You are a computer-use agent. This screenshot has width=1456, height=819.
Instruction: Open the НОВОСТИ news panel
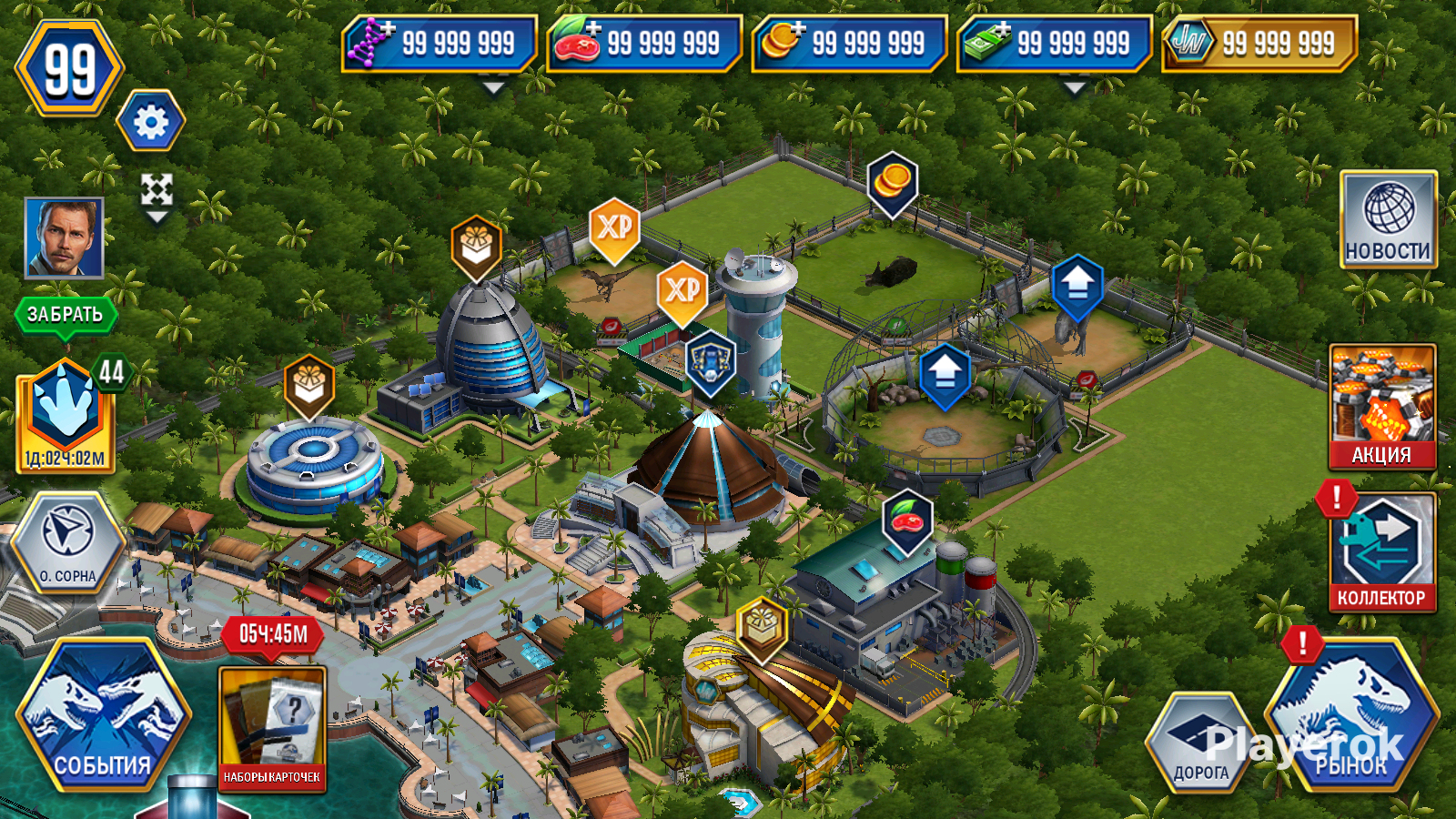point(1388,219)
